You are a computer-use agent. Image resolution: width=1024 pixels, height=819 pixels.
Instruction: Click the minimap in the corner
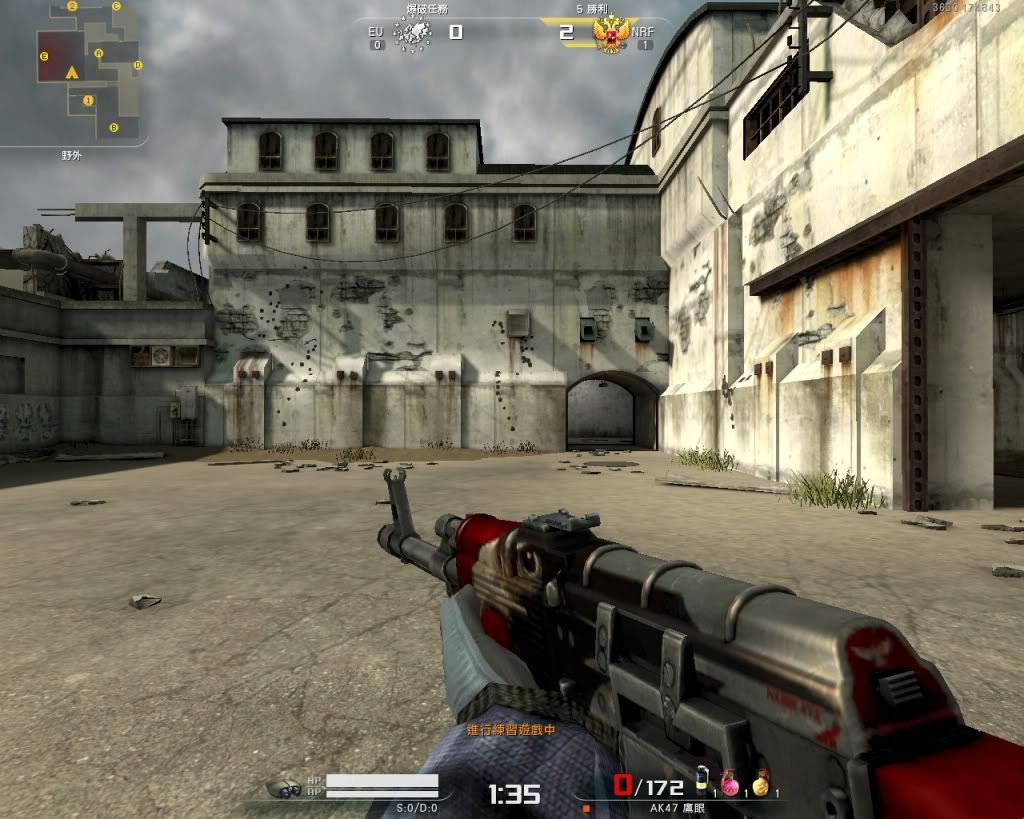(75, 72)
